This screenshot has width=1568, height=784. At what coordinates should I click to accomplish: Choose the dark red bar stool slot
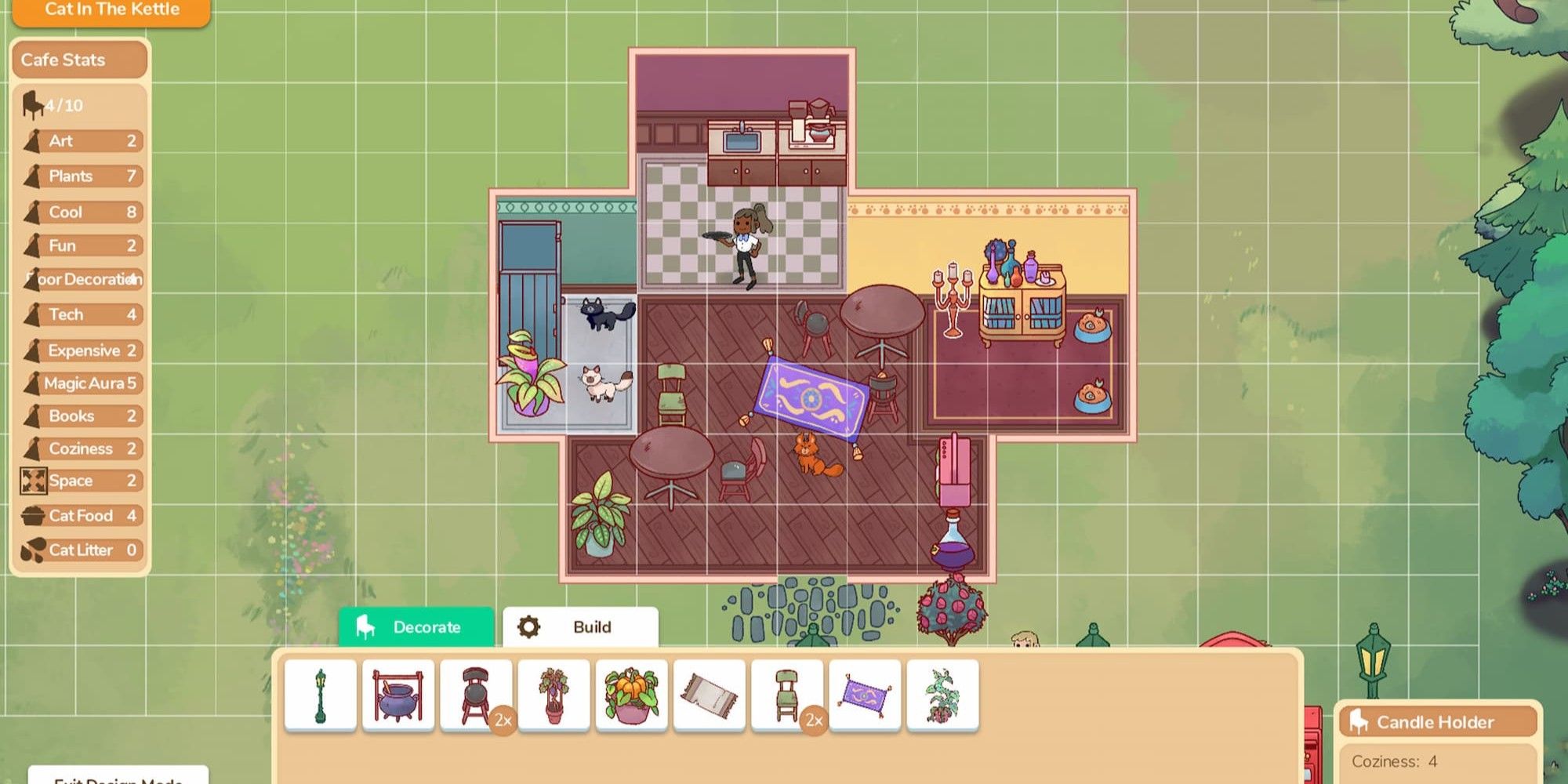click(x=476, y=695)
